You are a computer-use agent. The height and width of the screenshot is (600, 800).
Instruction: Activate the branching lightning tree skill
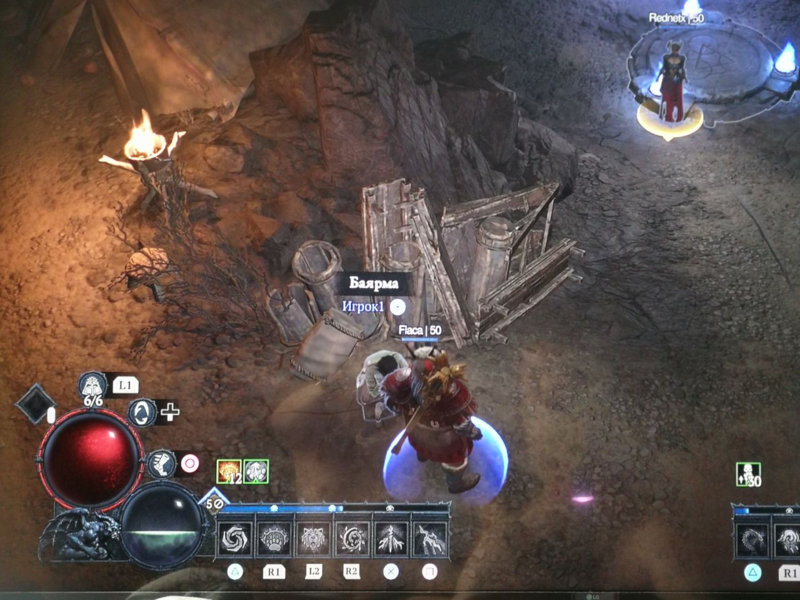point(391,540)
